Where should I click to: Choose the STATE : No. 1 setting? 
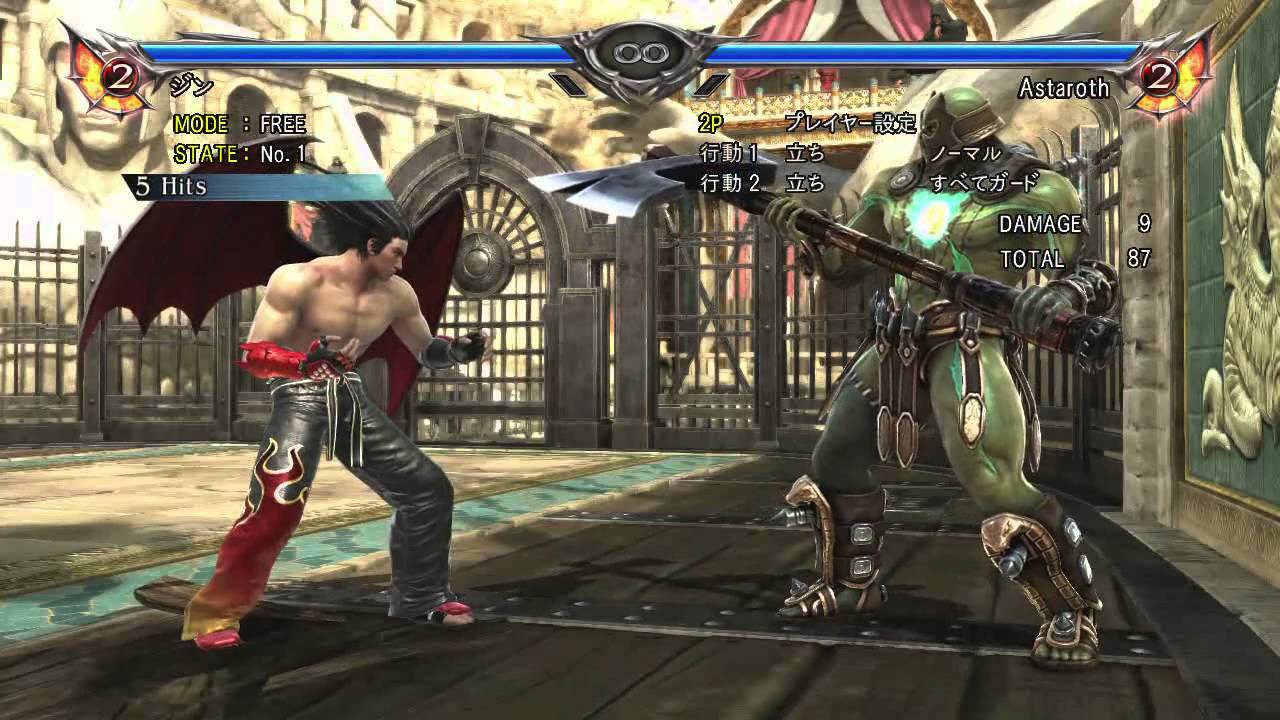240,155
